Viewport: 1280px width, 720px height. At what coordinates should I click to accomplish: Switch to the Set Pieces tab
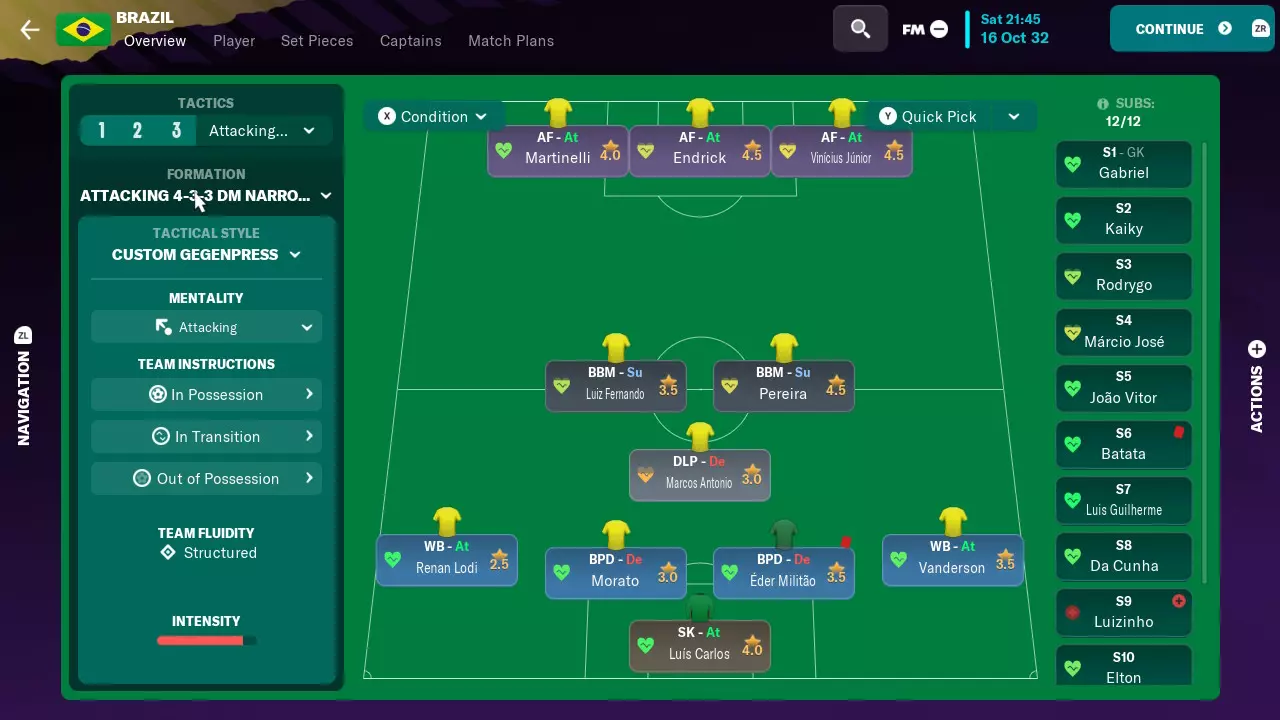[317, 41]
